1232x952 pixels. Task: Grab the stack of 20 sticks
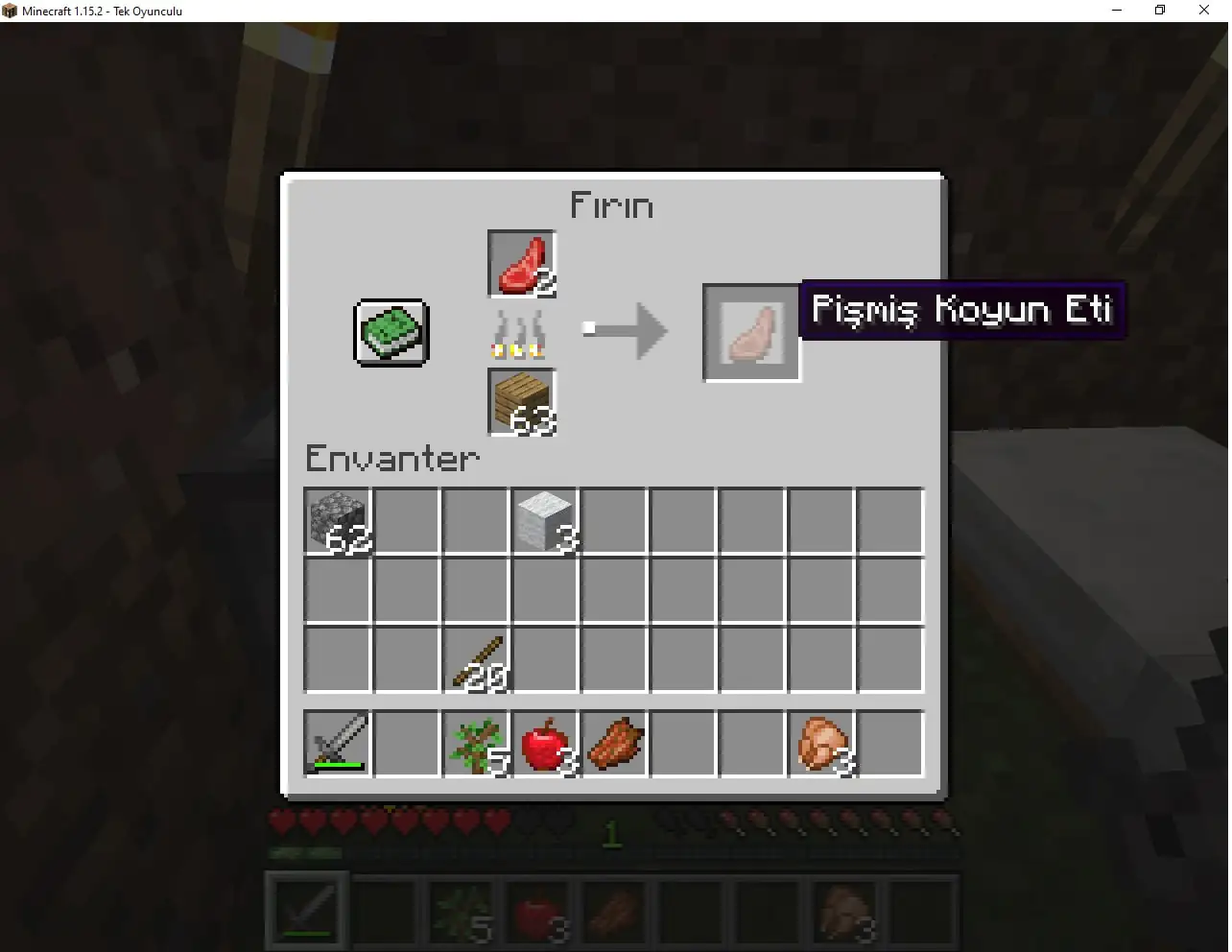click(x=475, y=659)
